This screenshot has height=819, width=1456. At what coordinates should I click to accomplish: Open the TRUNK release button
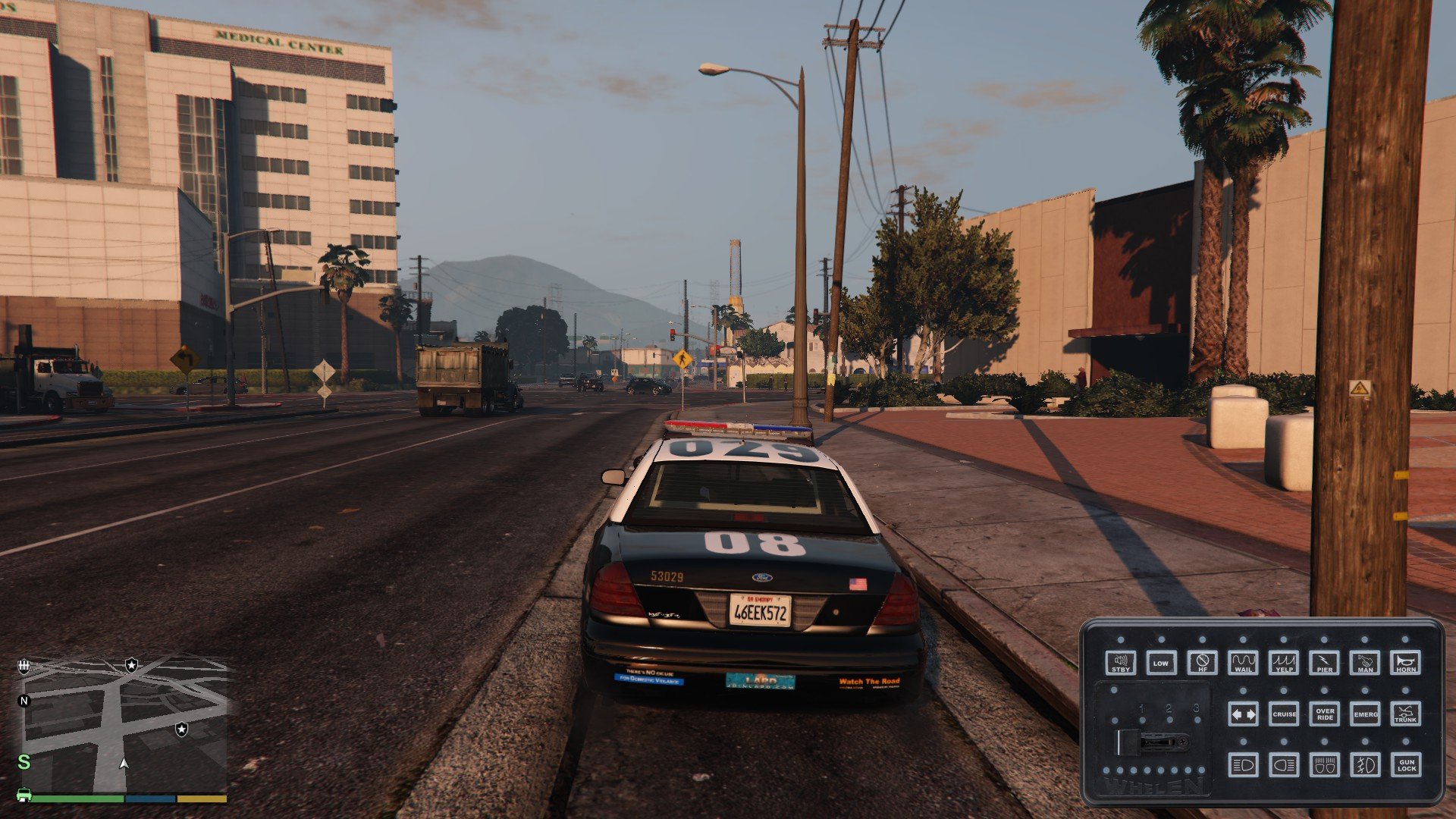click(1406, 714)
